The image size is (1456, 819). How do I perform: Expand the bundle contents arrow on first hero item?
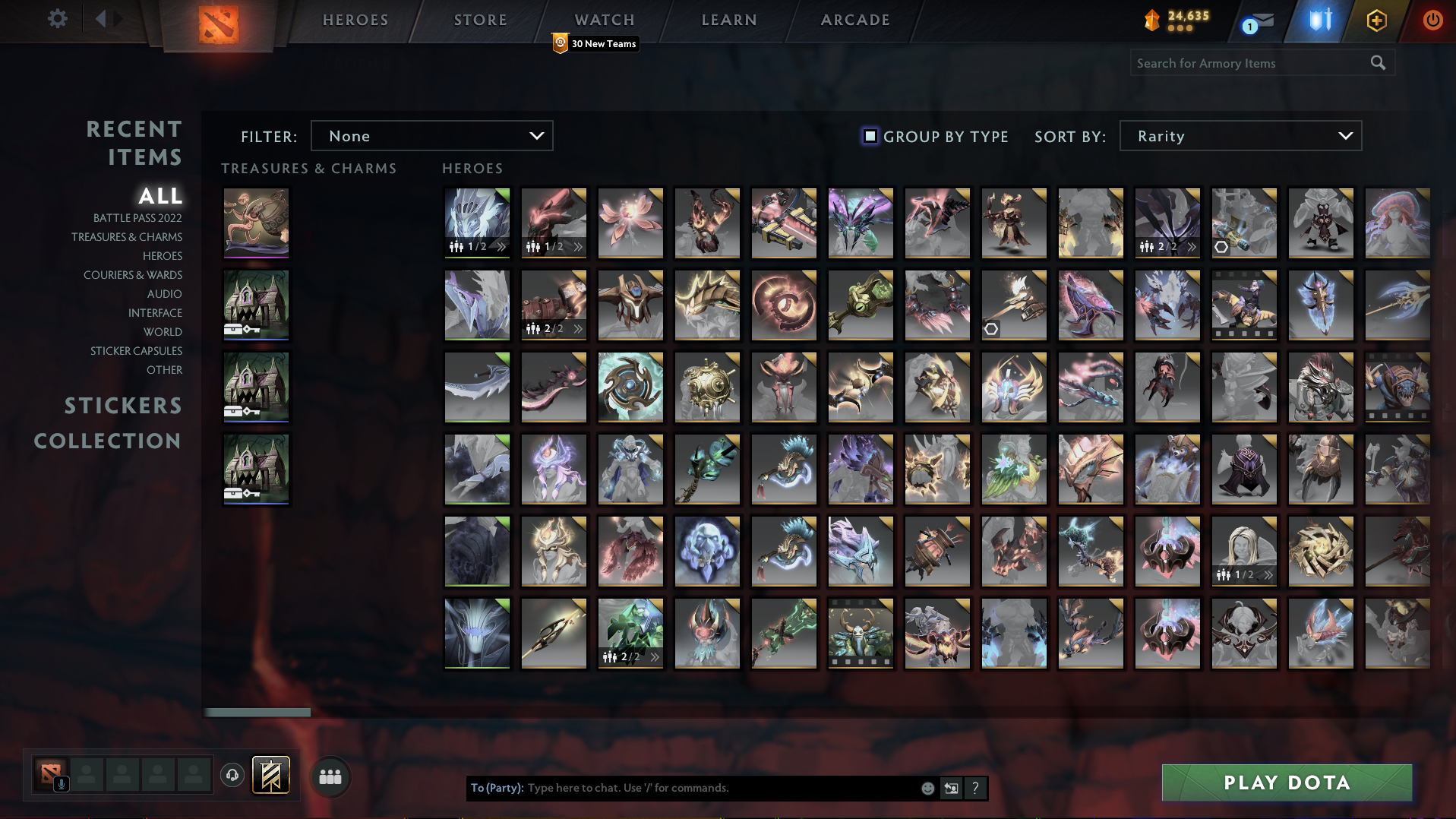[x=500, y=246]
